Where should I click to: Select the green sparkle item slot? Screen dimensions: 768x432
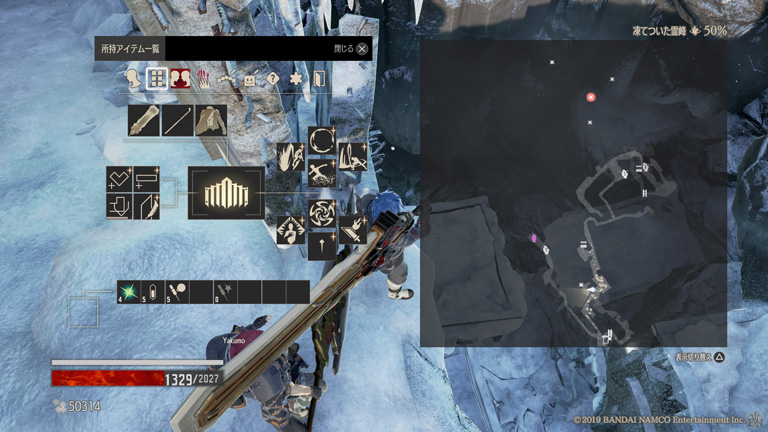[x=129, y=292]
